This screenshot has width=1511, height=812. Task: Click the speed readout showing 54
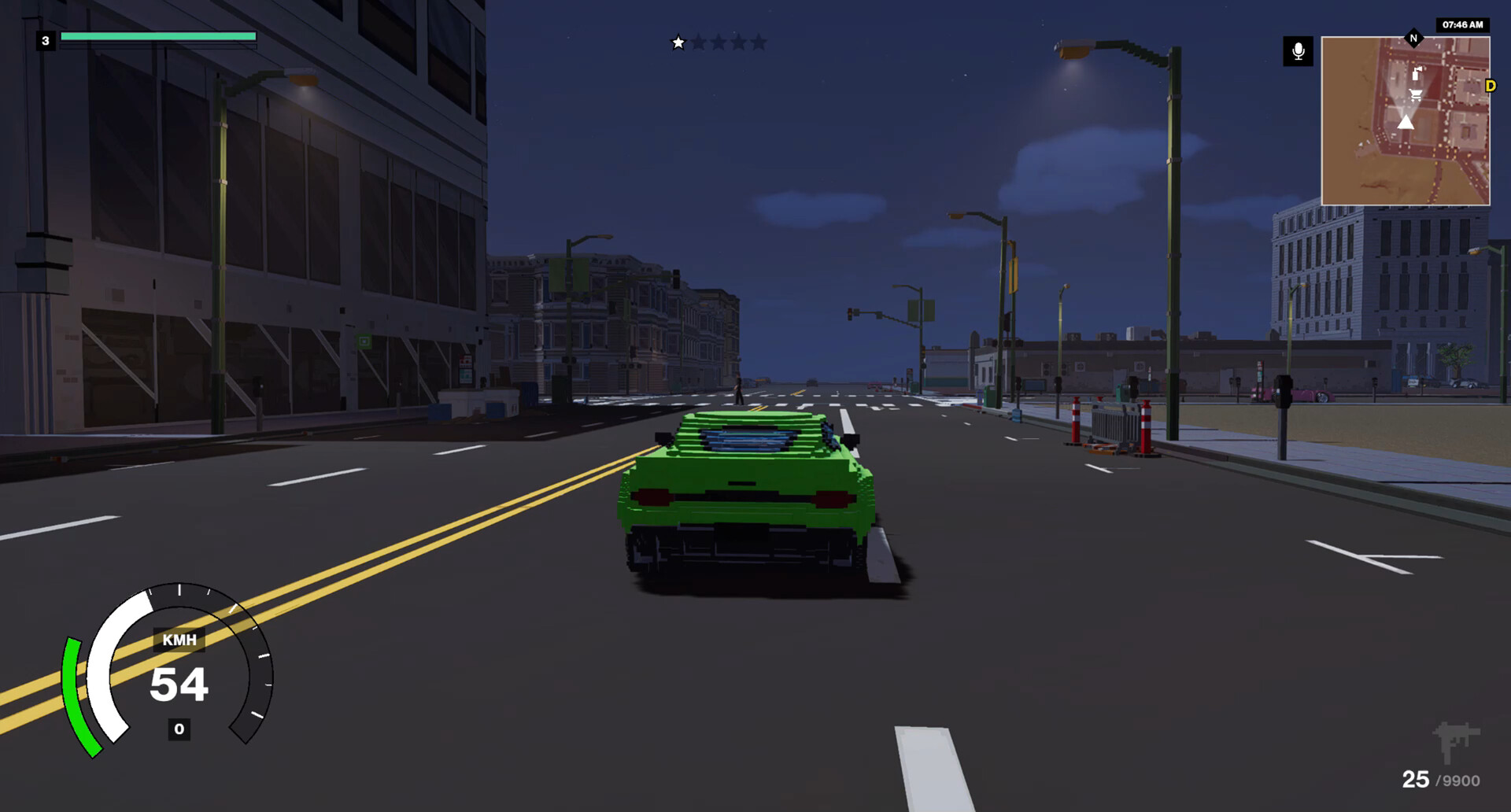(179, 683)
